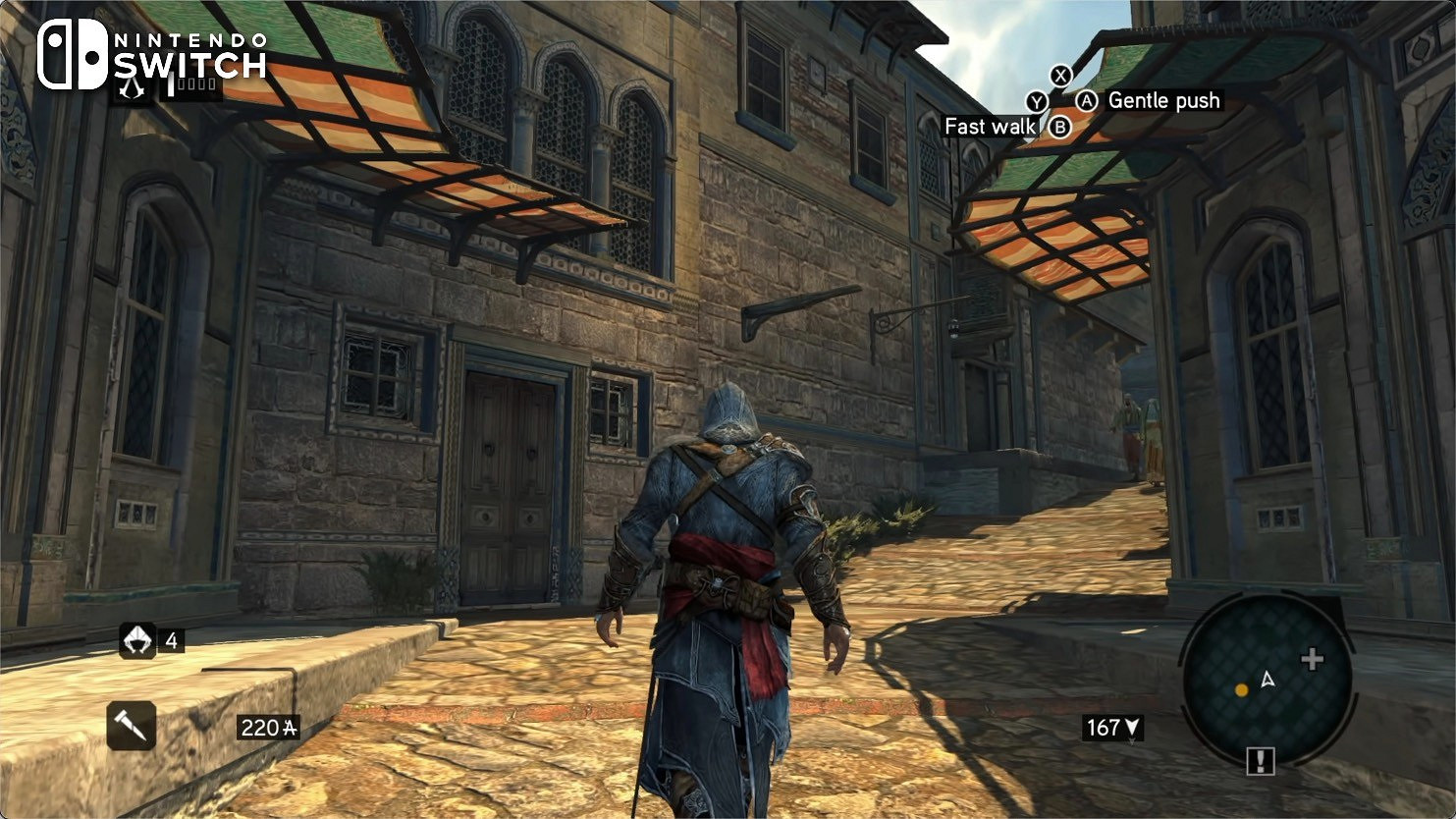Viewport: 1456px width, 819px height.
Task: Open the circular minimap
Action: (1267, 680)
